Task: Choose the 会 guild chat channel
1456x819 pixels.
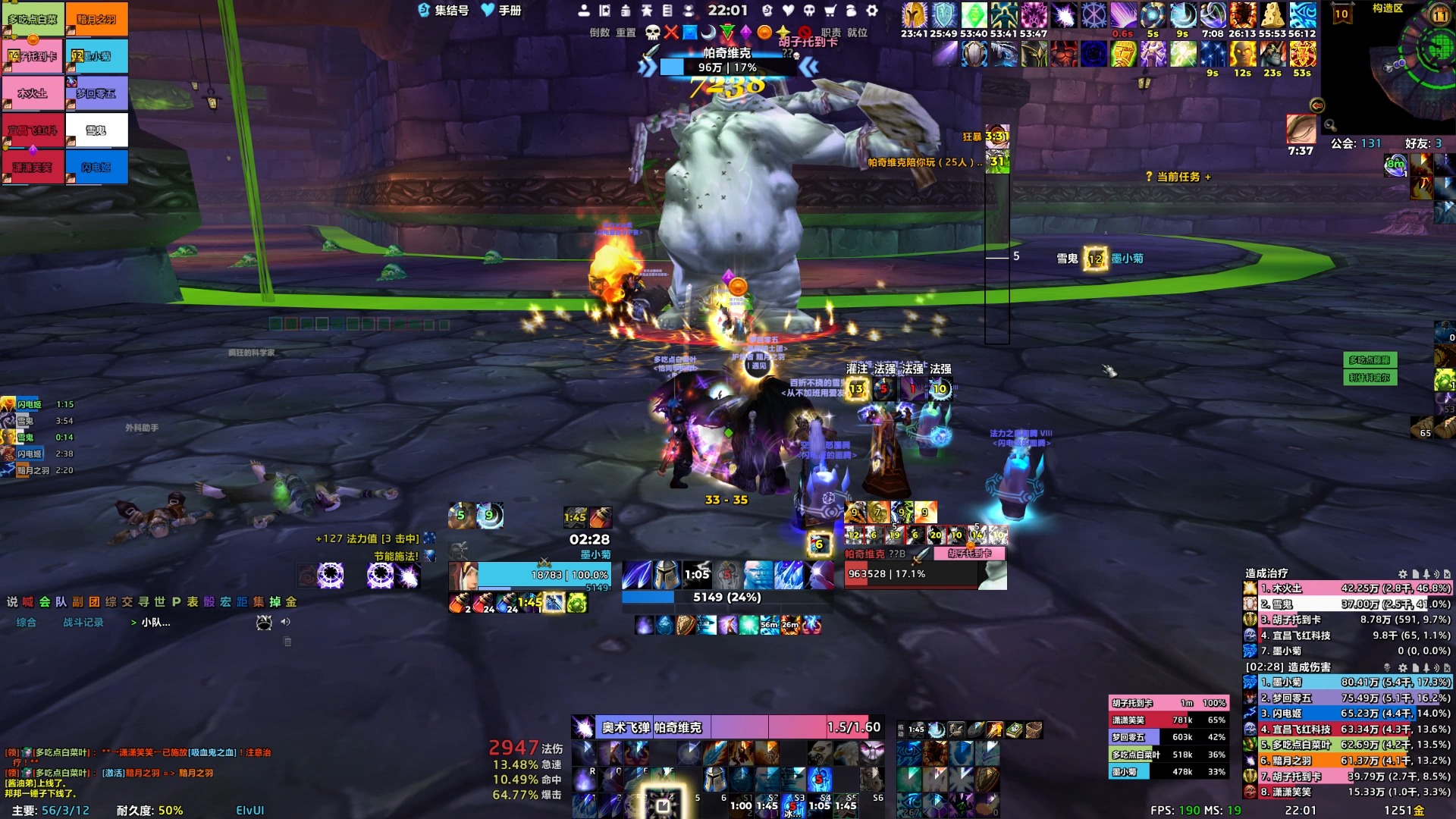Action: point(45,602)
